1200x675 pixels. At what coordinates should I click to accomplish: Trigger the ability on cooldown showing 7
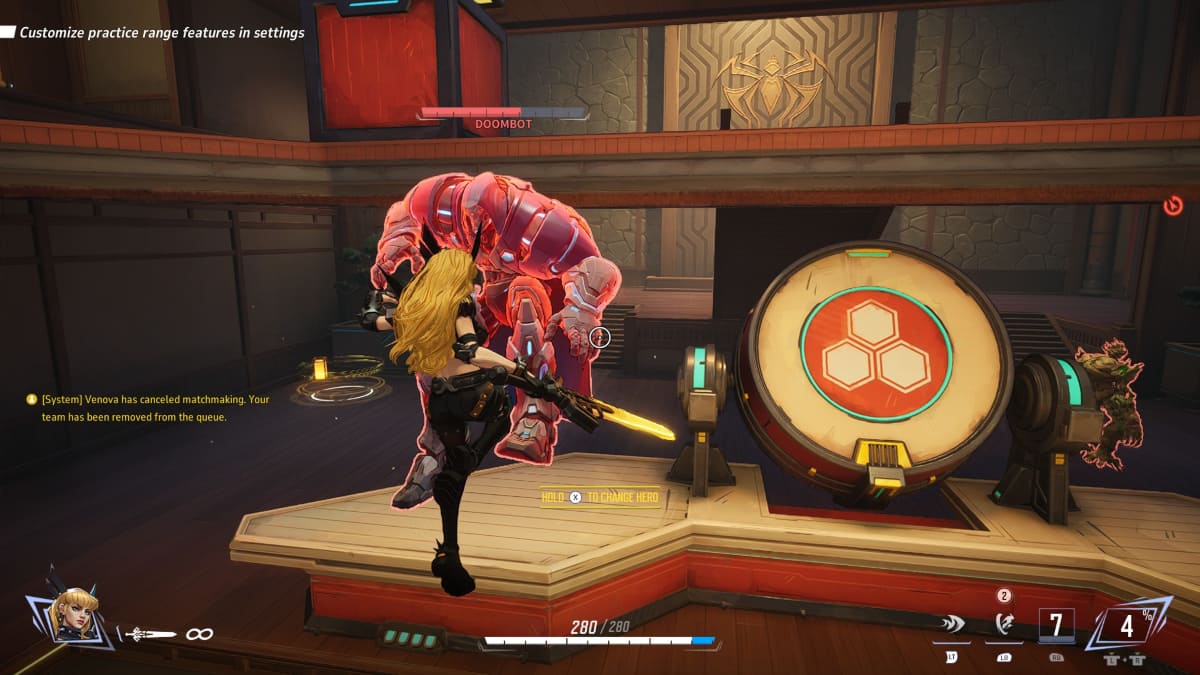coord(1056,626)
